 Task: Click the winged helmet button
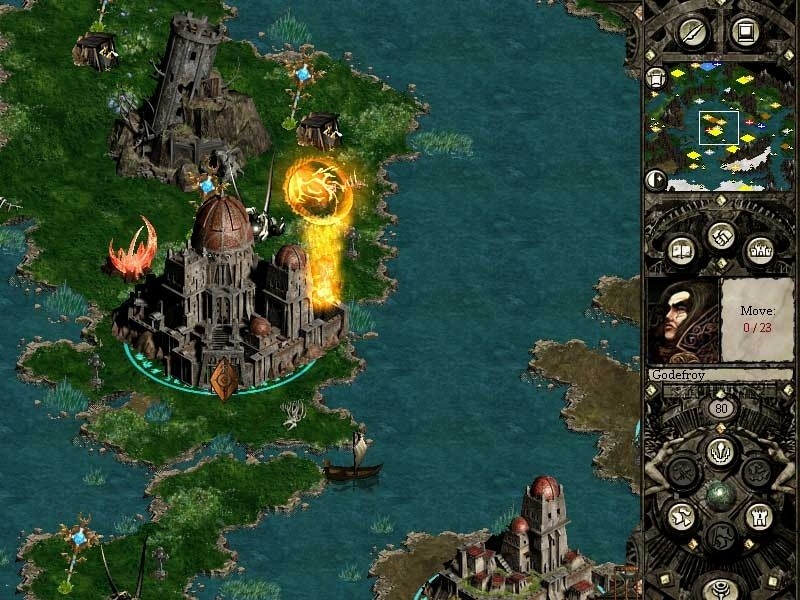tap(681, 516)
